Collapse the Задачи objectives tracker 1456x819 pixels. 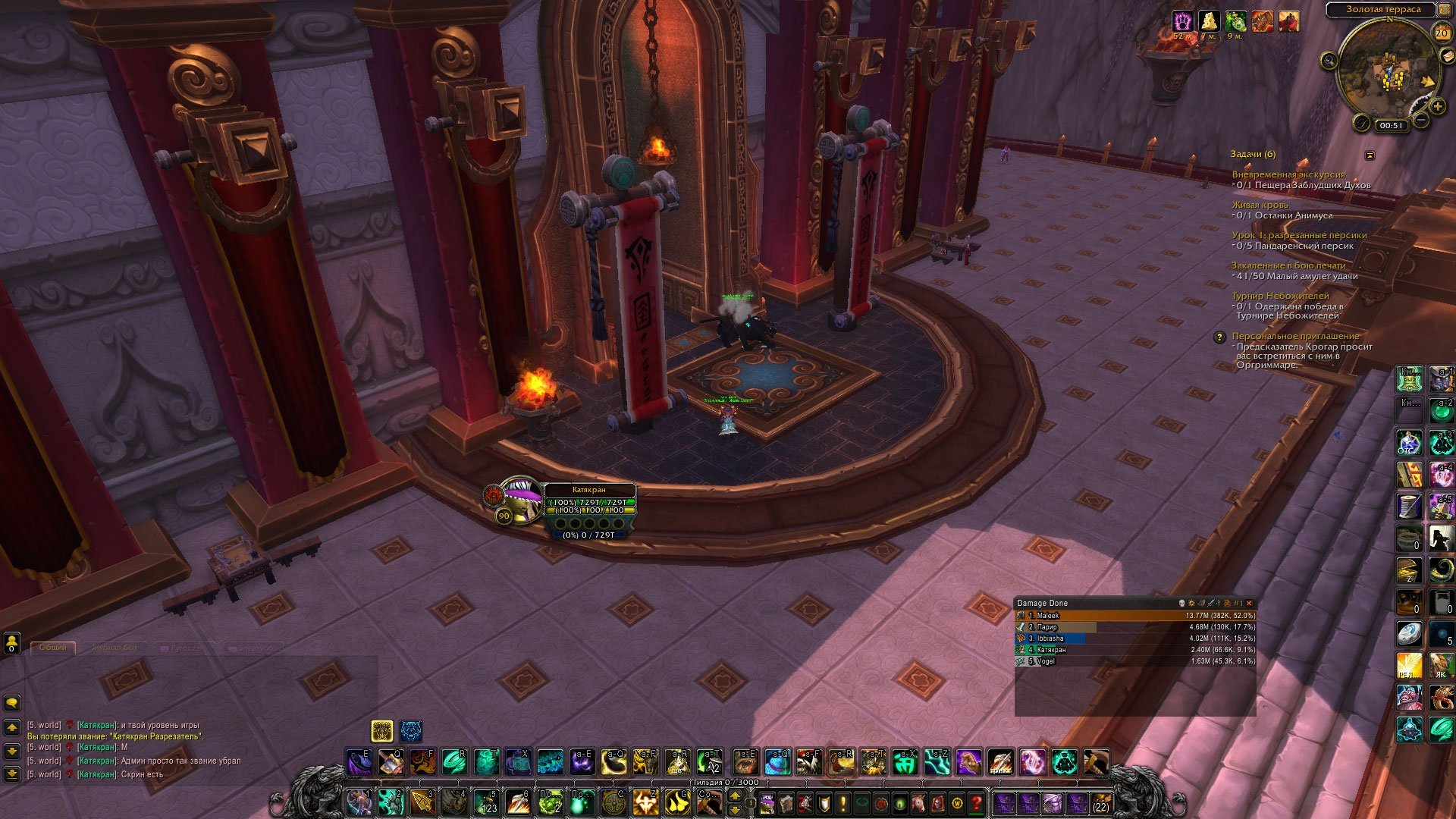pos(1370,155)
